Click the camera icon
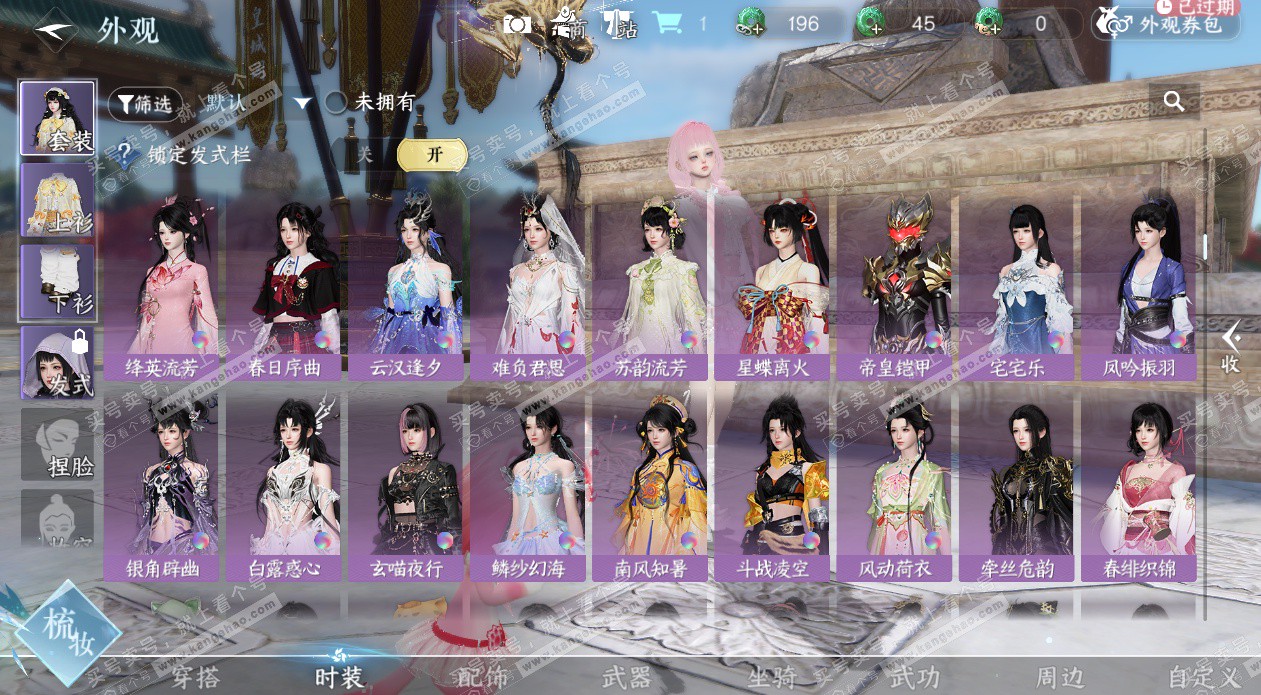Viewport: 1261px width, 695px height. (517, 23)
